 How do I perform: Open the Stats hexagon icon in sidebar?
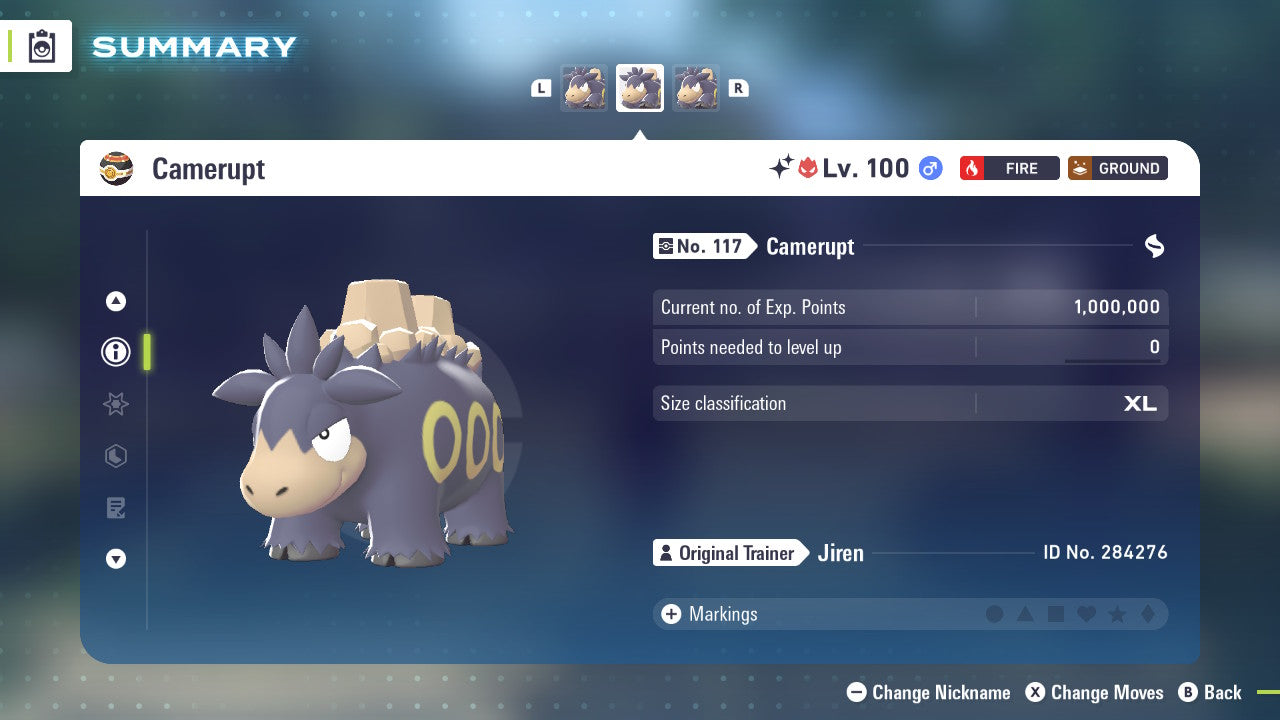coord(115,456)
